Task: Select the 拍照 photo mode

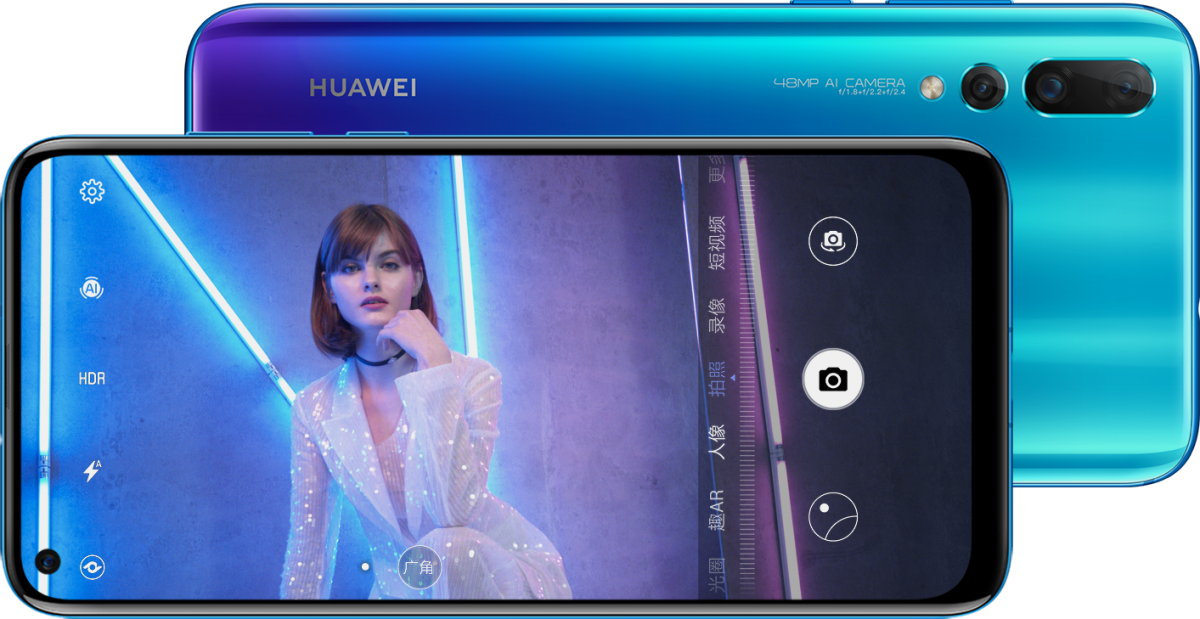Action: [x=717, y=380]
